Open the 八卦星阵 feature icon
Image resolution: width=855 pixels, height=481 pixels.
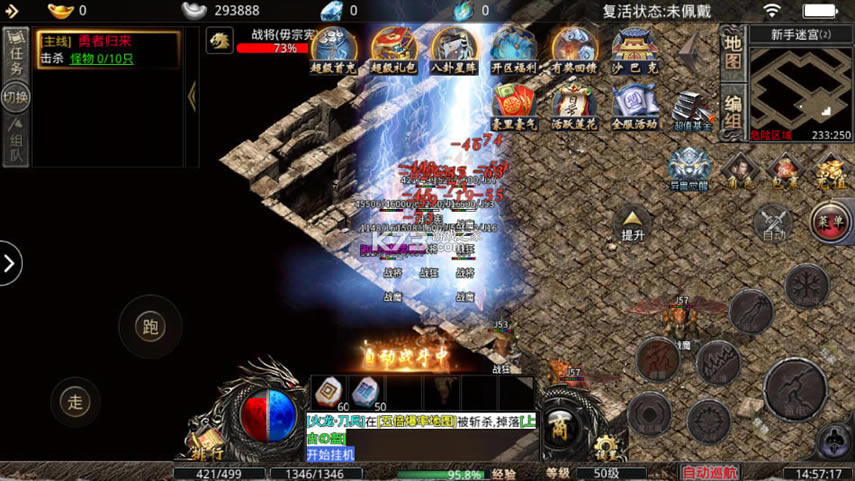(x=454, y=49)
